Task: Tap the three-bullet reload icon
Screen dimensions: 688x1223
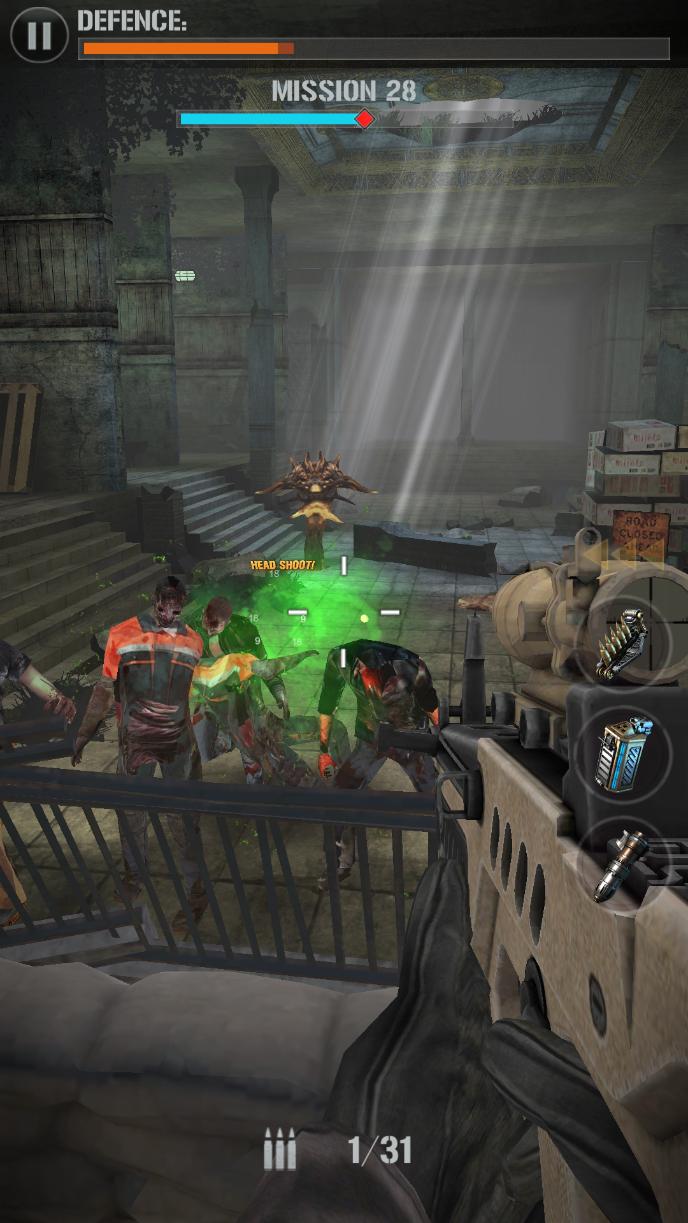Action: click(x=280, y=1150)
